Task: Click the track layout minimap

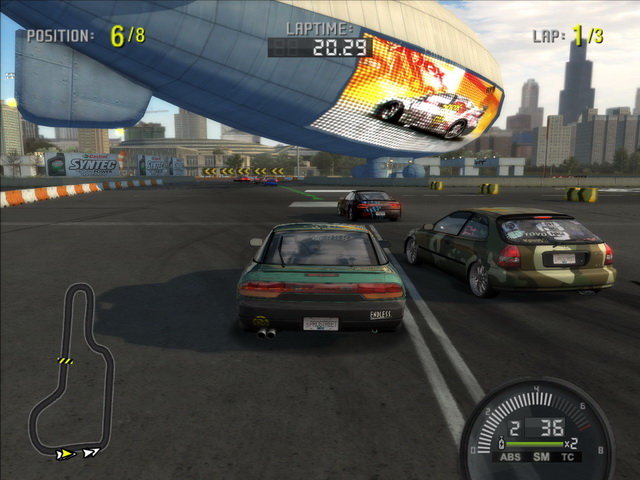Action: click(72, 370)
